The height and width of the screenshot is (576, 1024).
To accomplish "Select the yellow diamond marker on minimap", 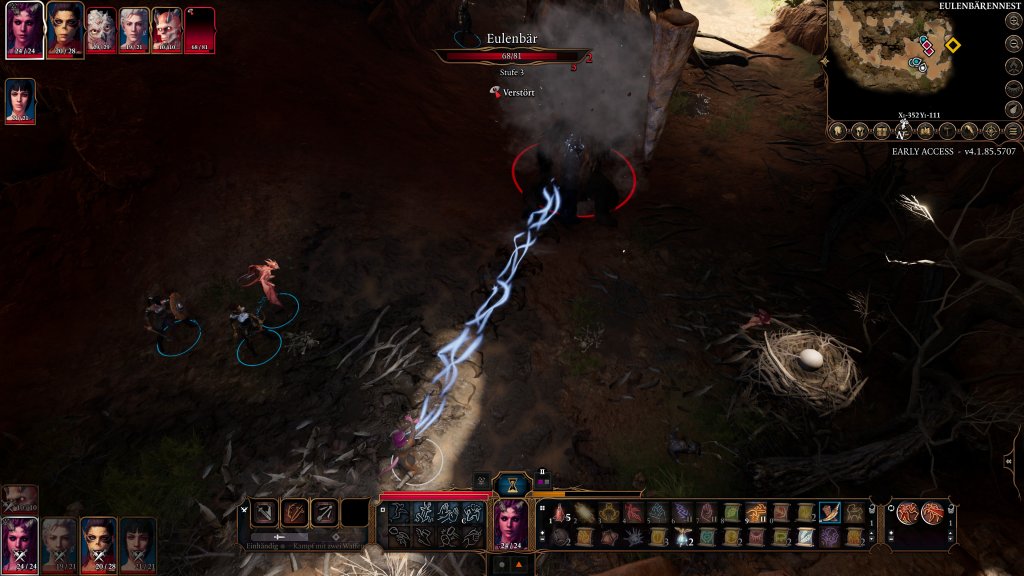I will pyautogui.click(x=953, y=45).
